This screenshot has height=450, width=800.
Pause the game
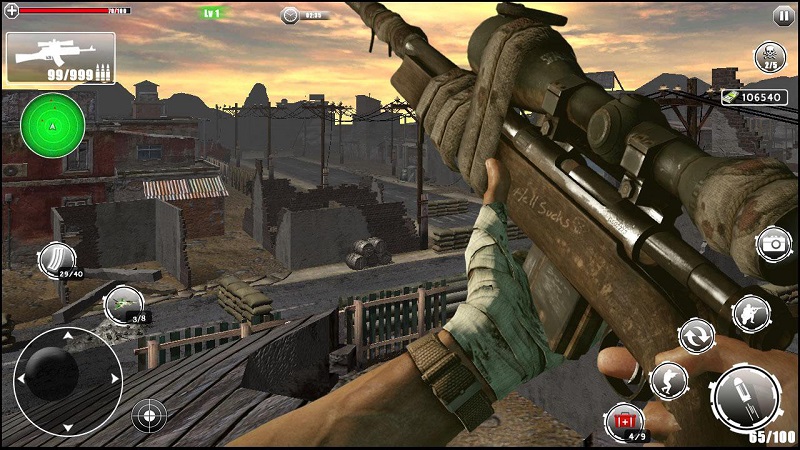tap(782, 15)
